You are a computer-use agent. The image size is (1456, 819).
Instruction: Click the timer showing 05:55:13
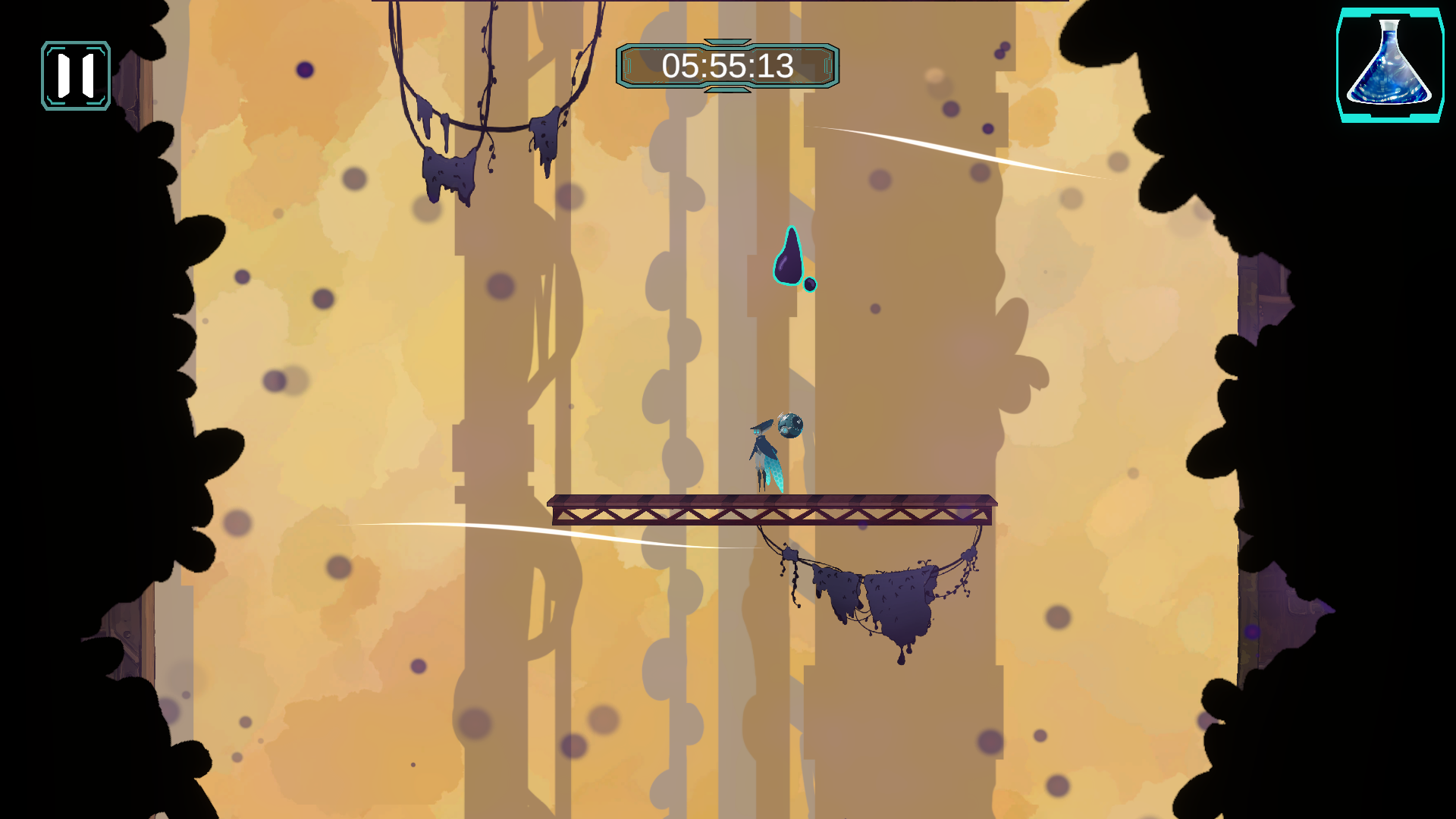tap(729, 67)
